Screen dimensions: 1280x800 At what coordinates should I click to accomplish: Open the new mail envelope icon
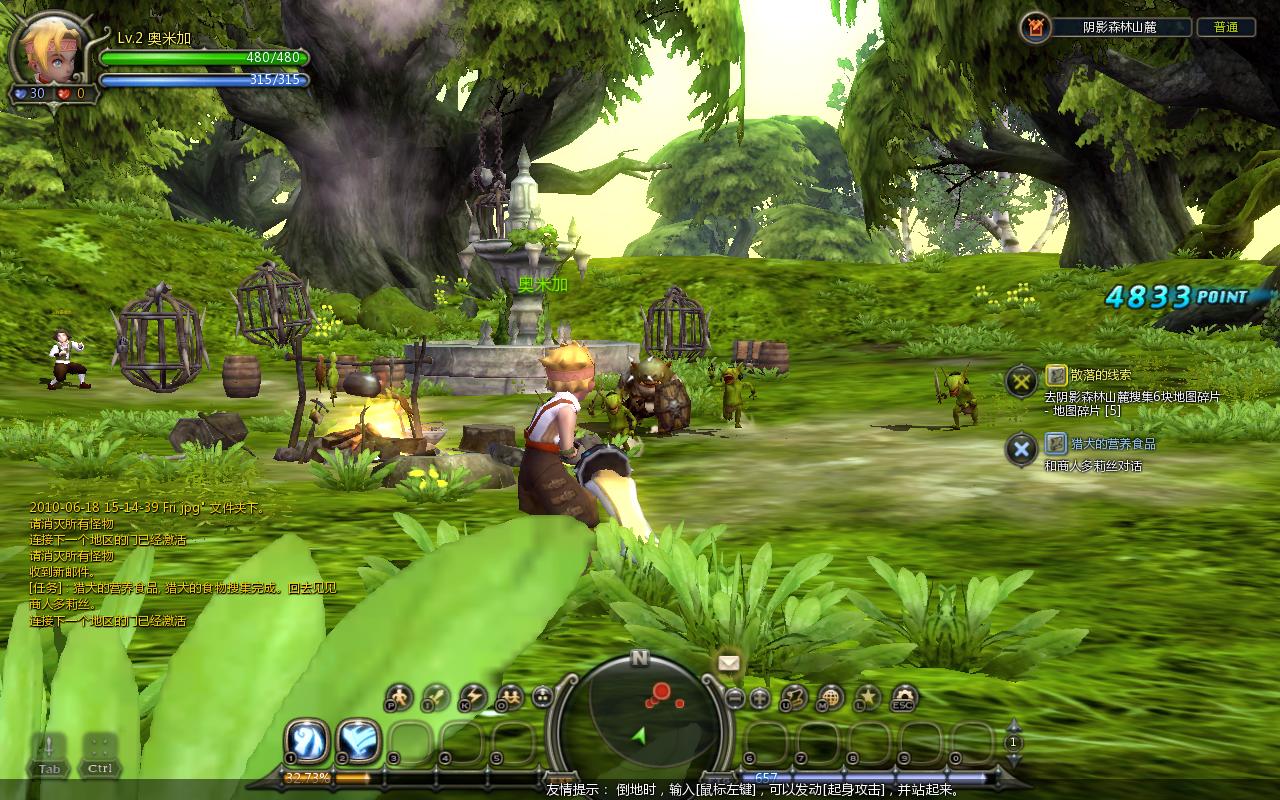(728, 661)
